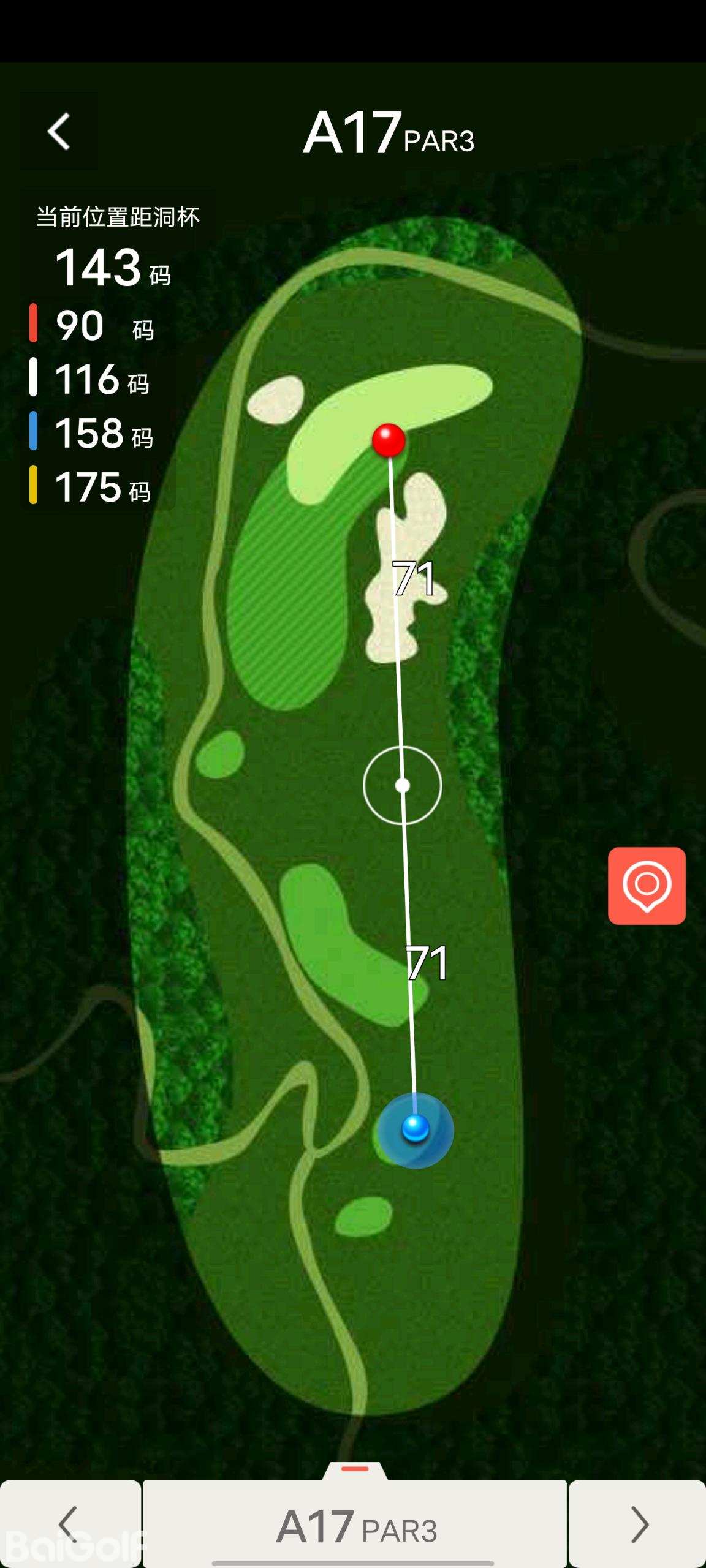Tap the red location pin button

[647, 886]
